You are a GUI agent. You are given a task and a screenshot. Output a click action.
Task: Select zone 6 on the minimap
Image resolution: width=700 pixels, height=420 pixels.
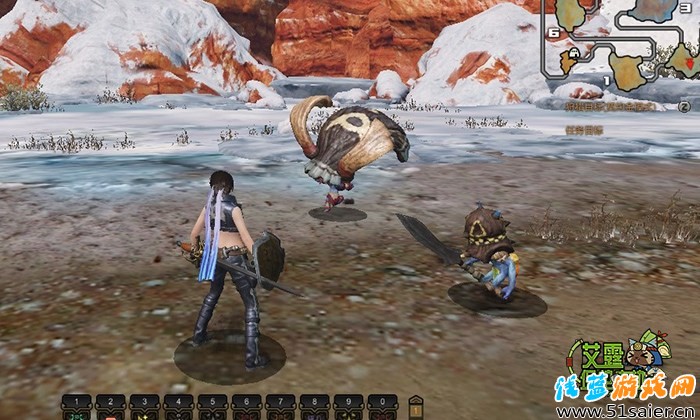552,32
